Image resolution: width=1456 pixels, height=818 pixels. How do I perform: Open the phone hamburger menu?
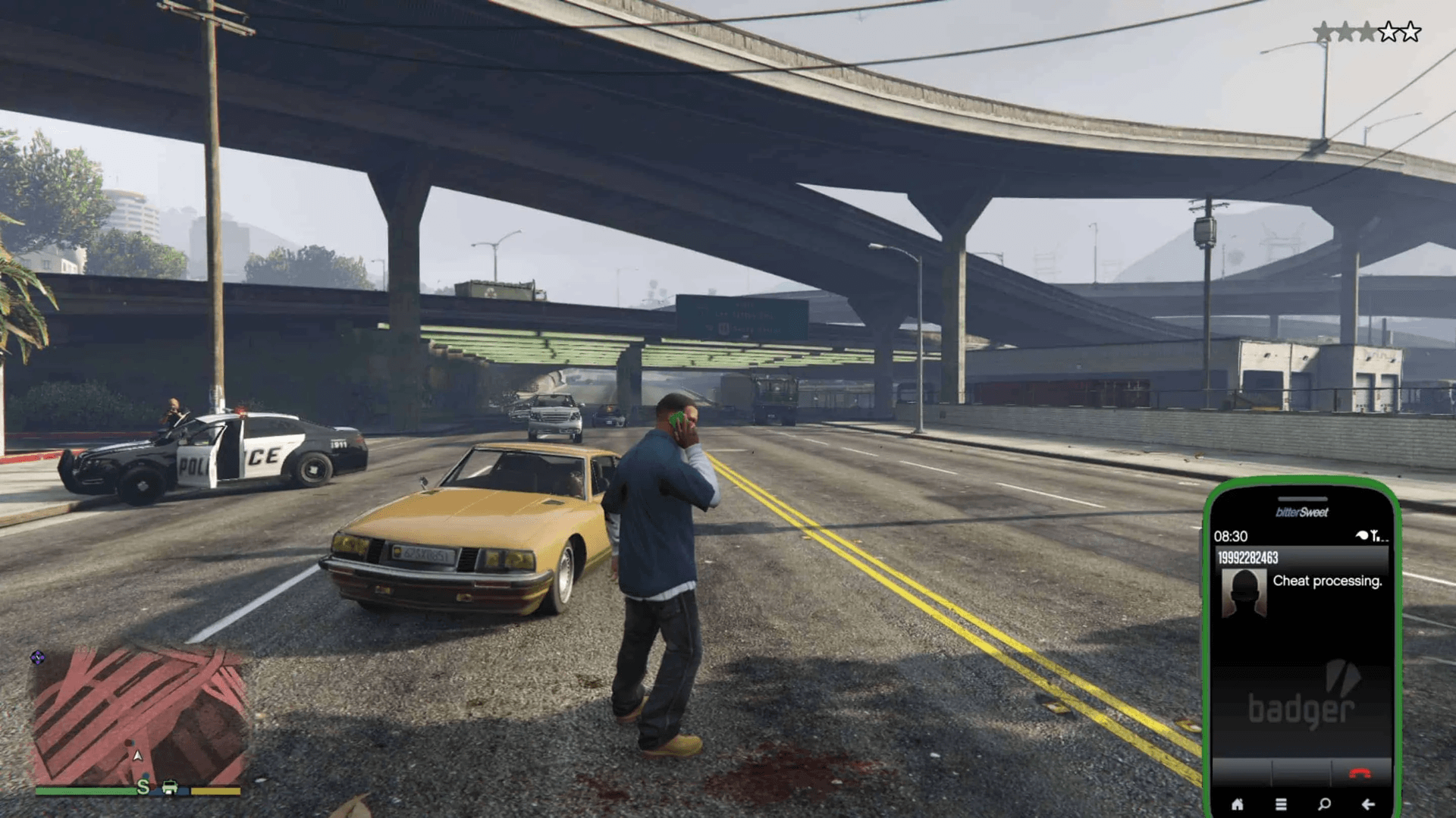point(1282,803)
